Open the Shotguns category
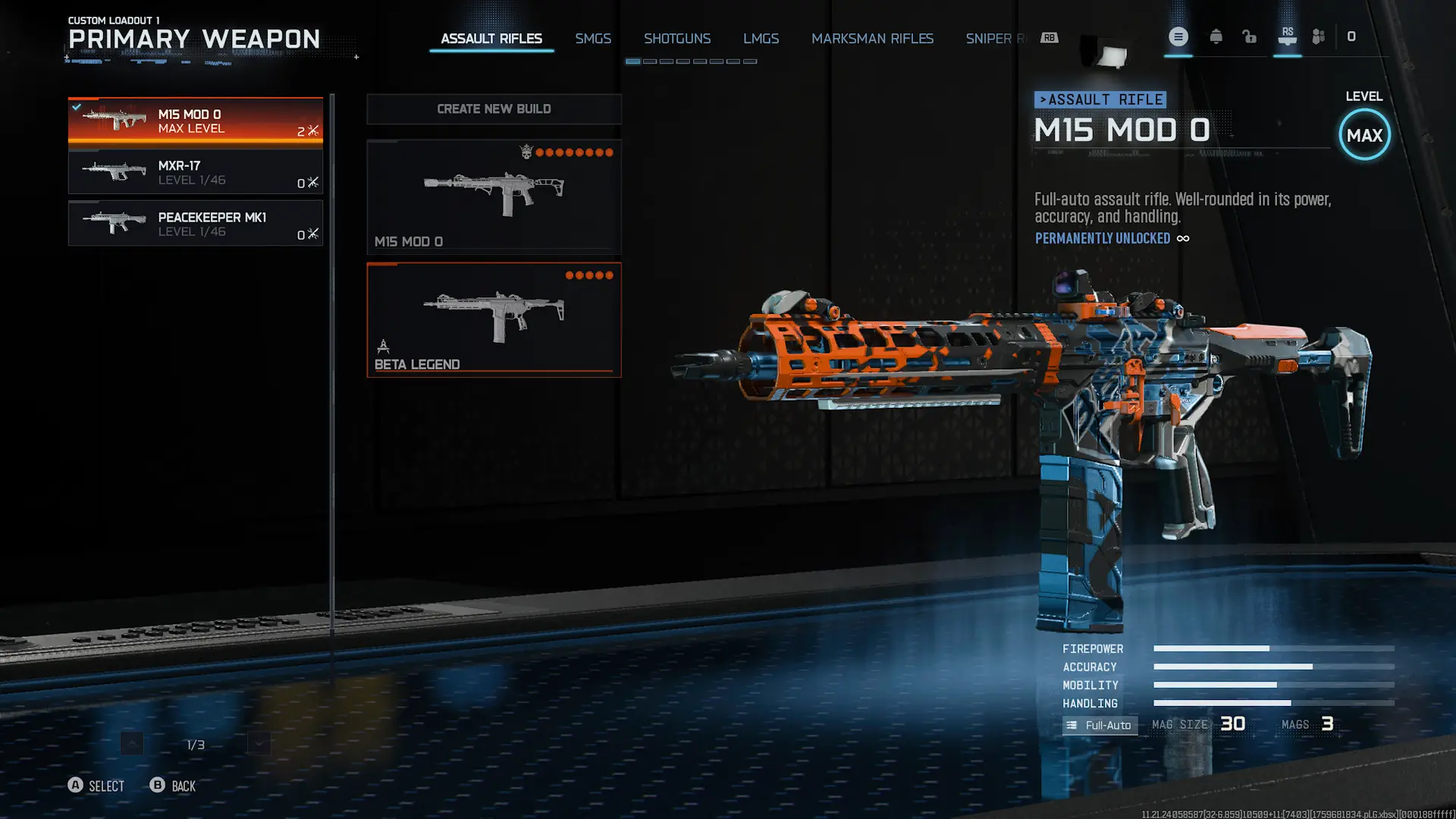 pos(676,39)
